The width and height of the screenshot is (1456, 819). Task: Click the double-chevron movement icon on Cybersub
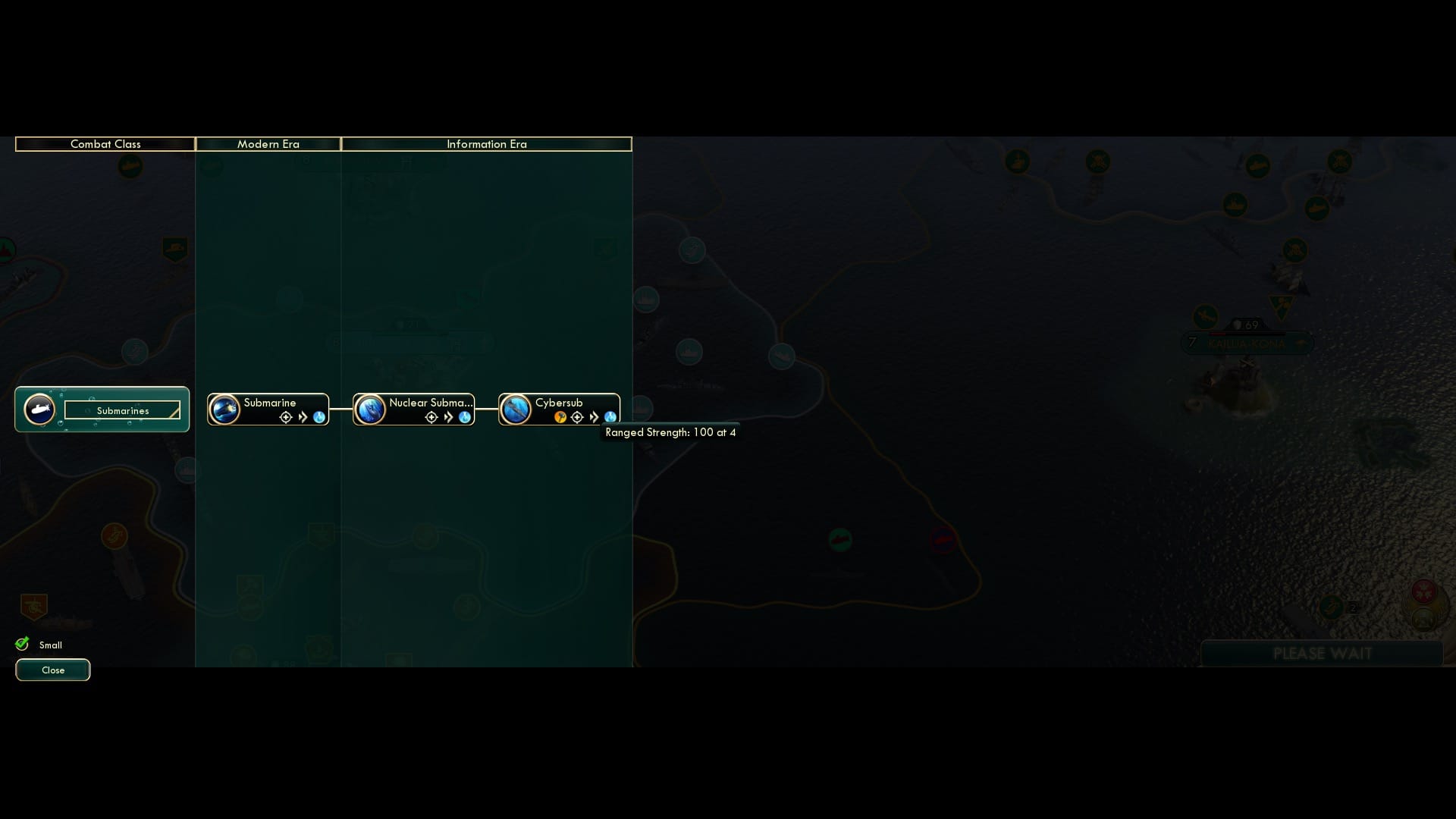pos(595,417)
